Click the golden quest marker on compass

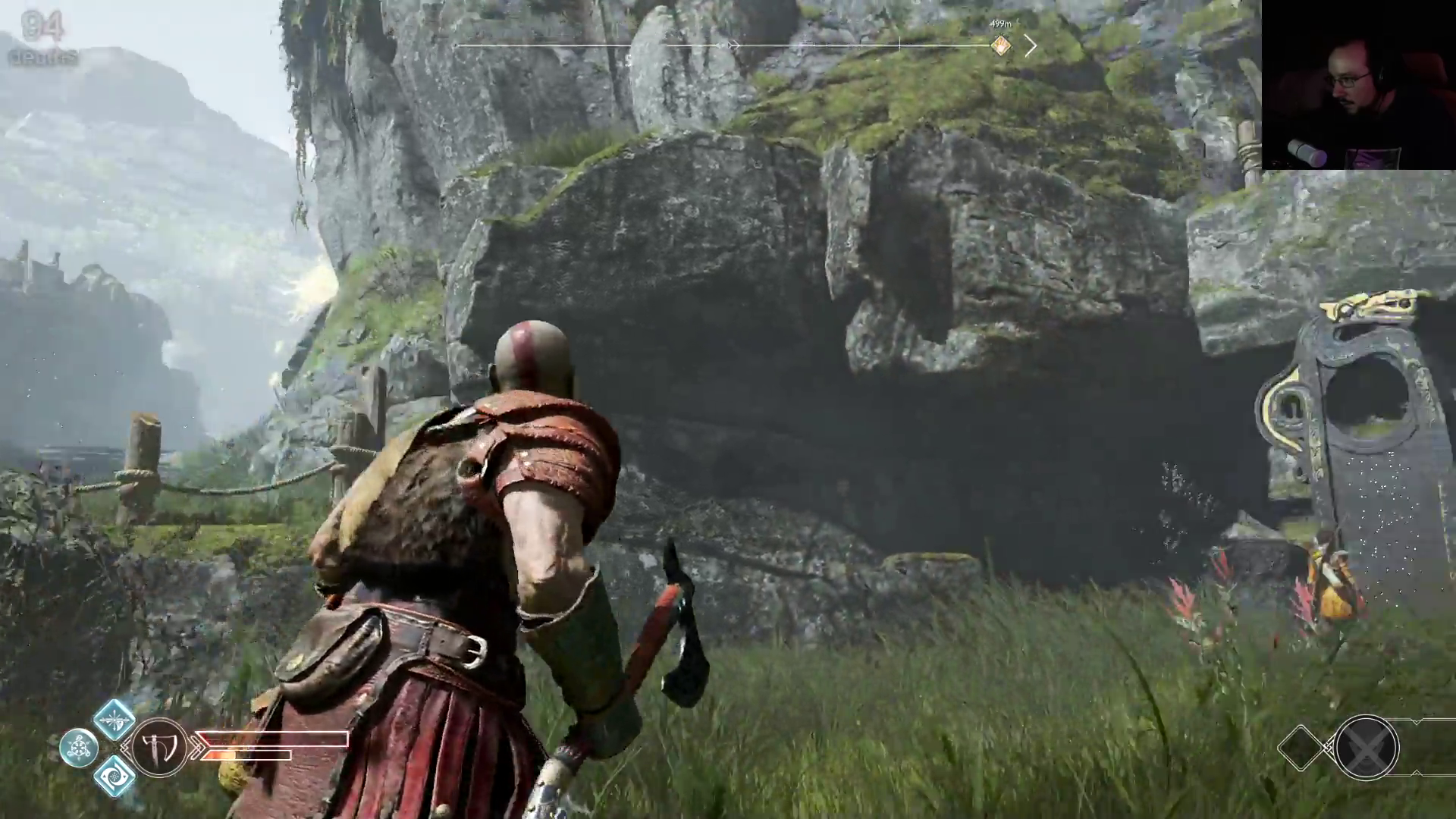point(1001,46)
